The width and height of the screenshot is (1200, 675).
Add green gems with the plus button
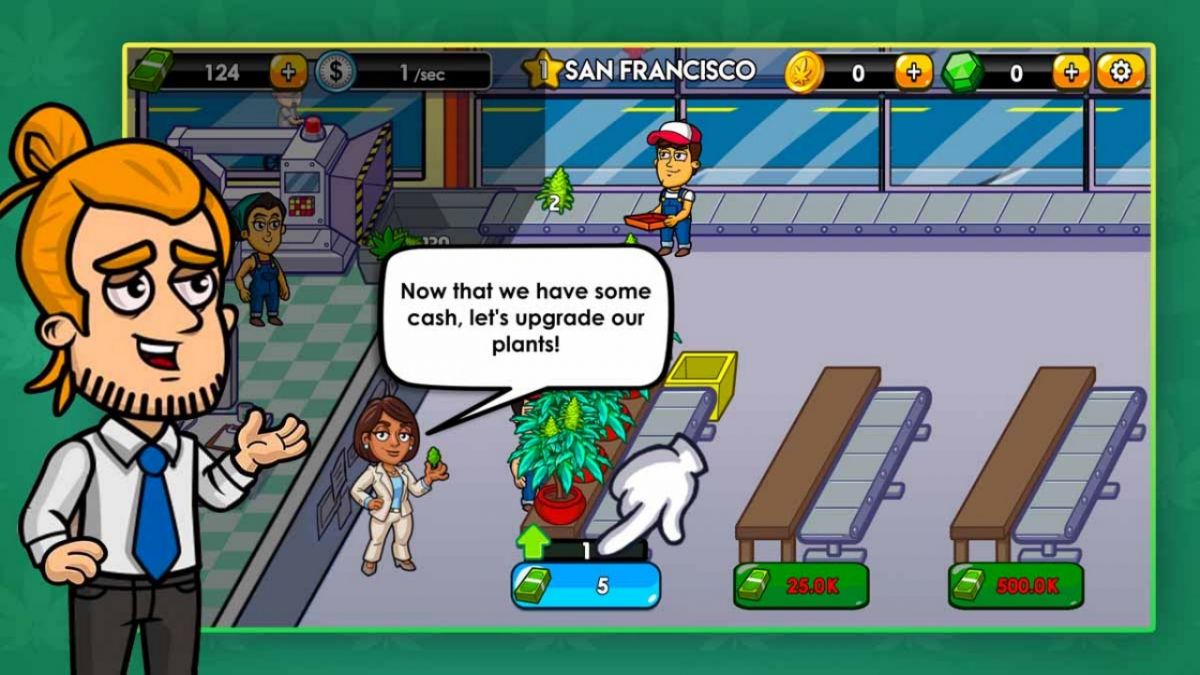pyautogui.click(x=1070, y=72)
